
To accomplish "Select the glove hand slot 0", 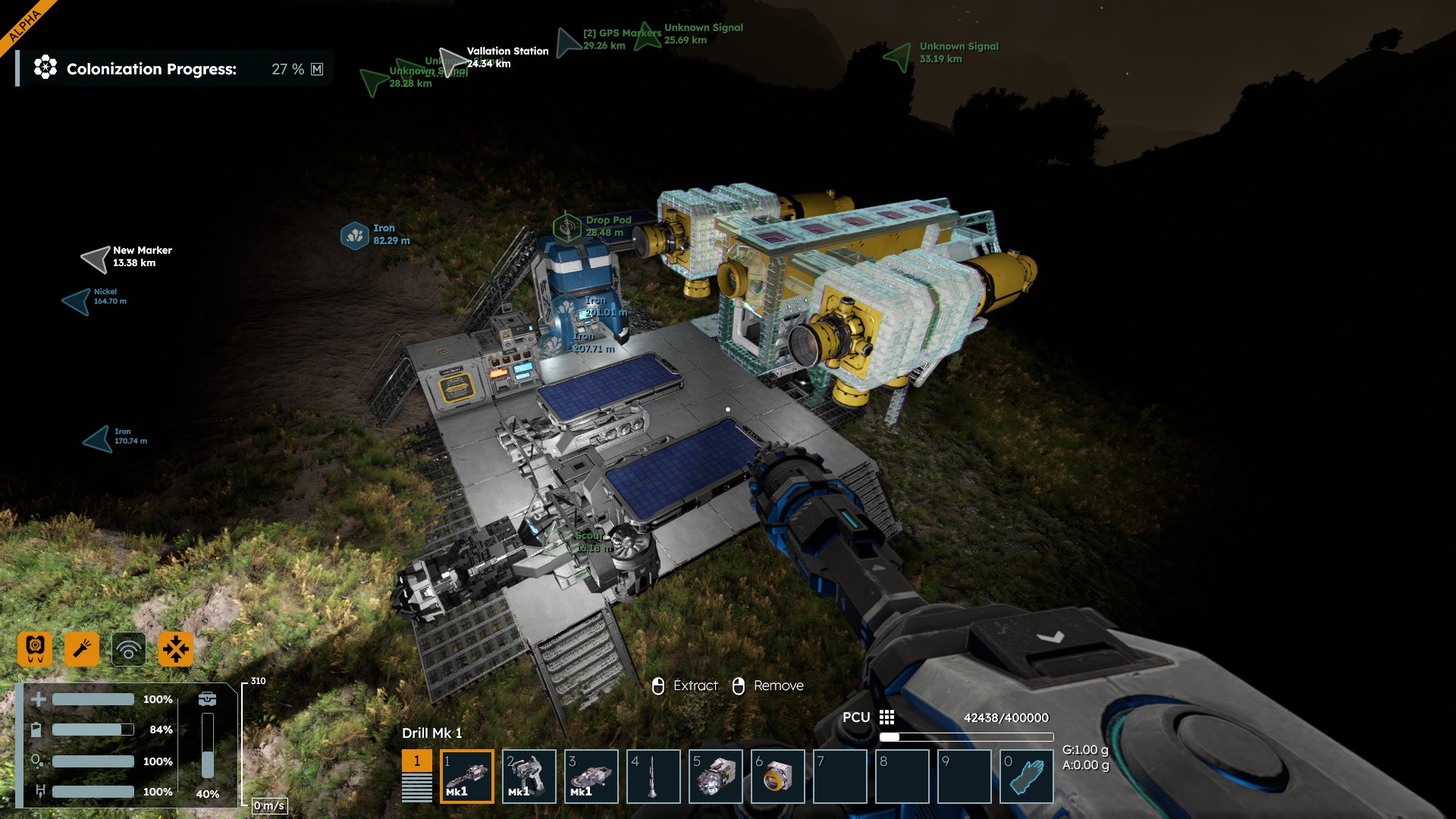I will coord(1027,776).
